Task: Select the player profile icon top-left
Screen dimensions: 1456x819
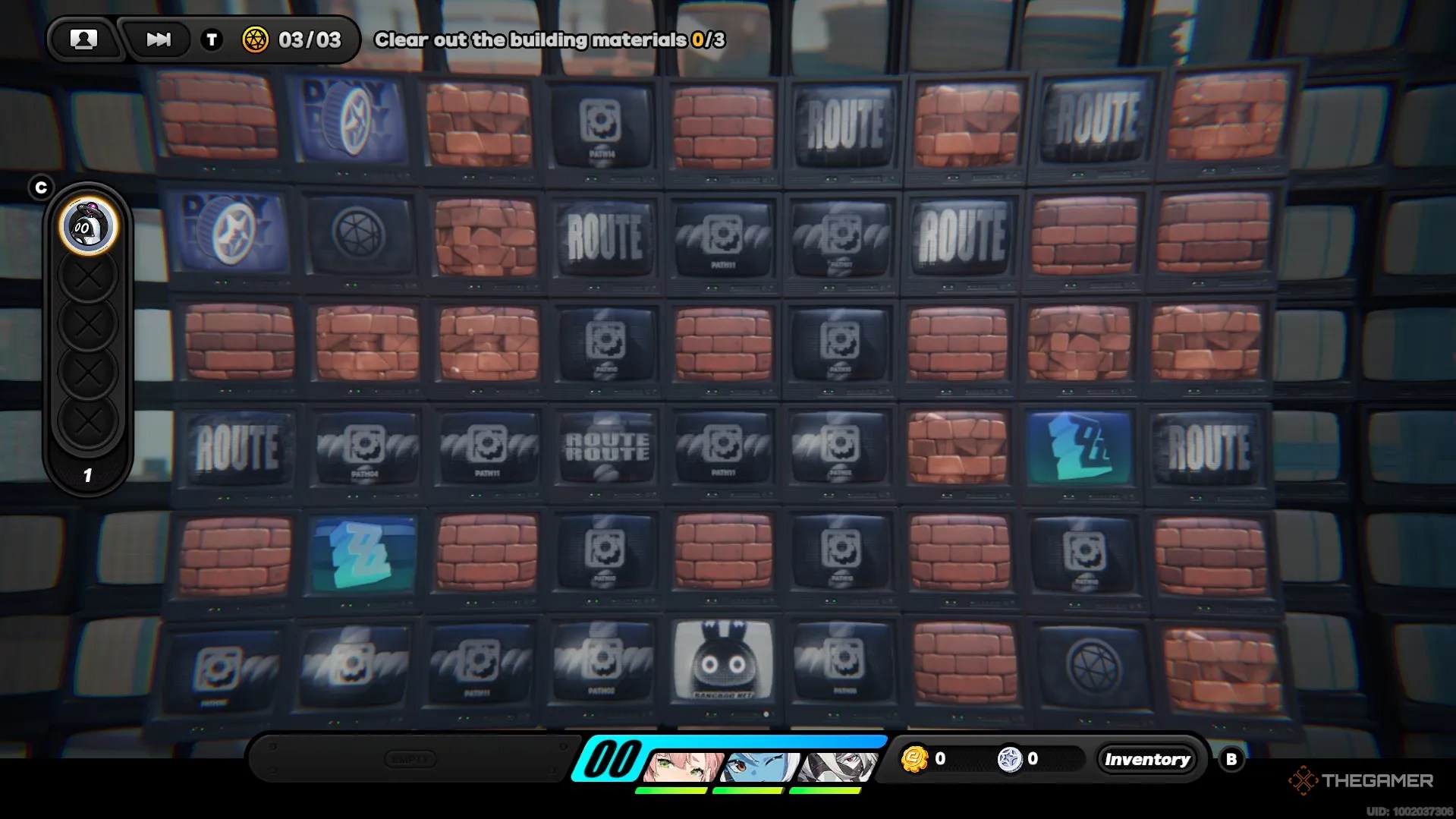Action: (x=84, y=39)
